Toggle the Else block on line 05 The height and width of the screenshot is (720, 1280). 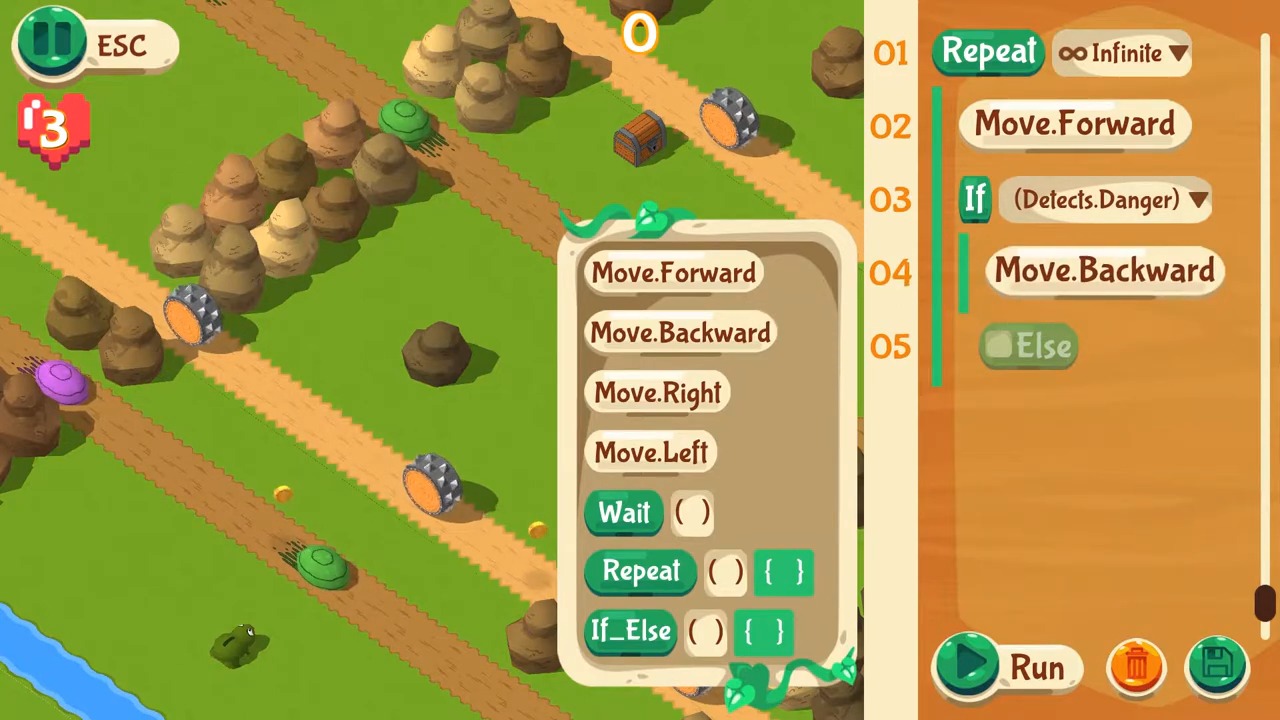1028,346
